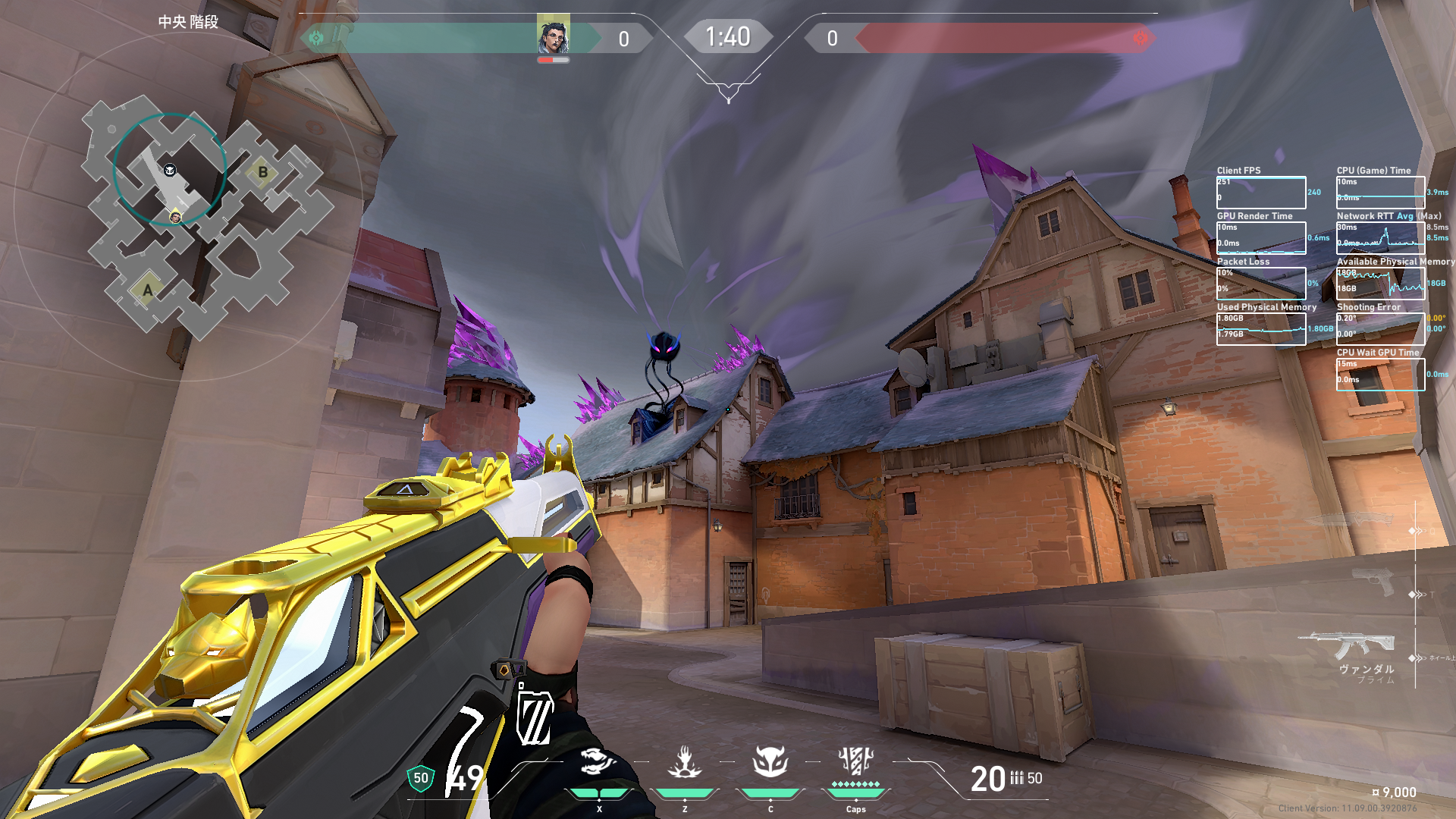The height and width of the screenshot is (819, 1456).
Task: Open the Client FPS performance graph
Action: pos(1261,193)
